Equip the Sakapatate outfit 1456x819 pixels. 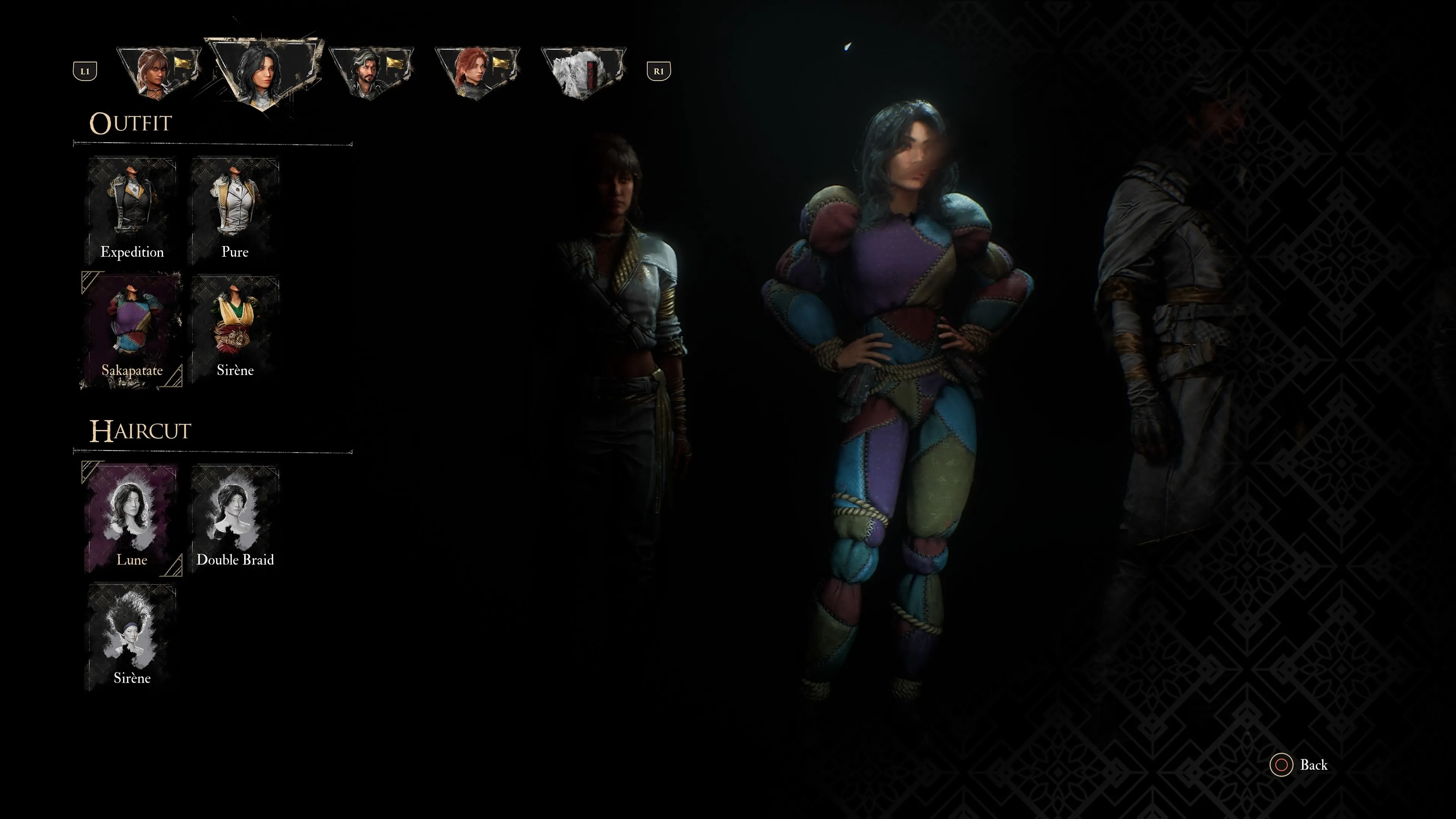[x=132, y=330]
